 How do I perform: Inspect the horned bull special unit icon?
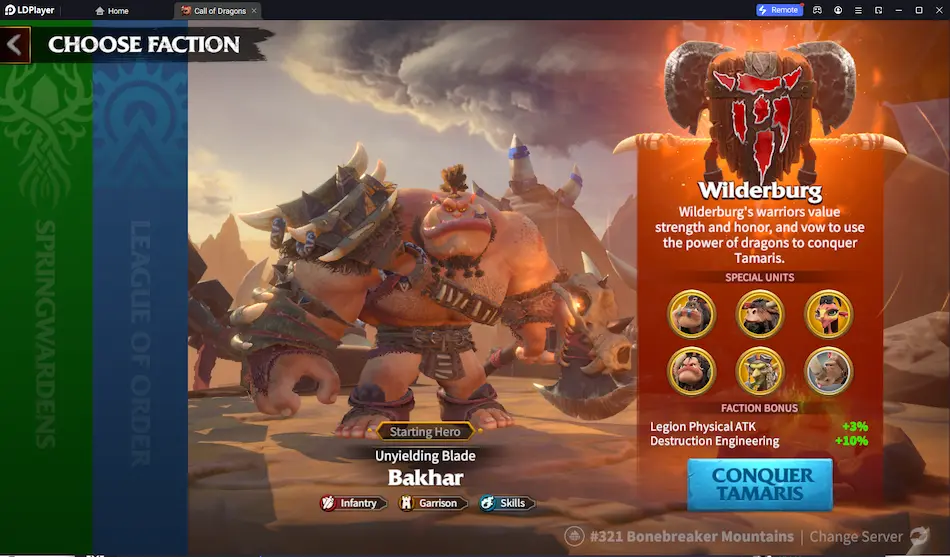(x=760, y=314)
